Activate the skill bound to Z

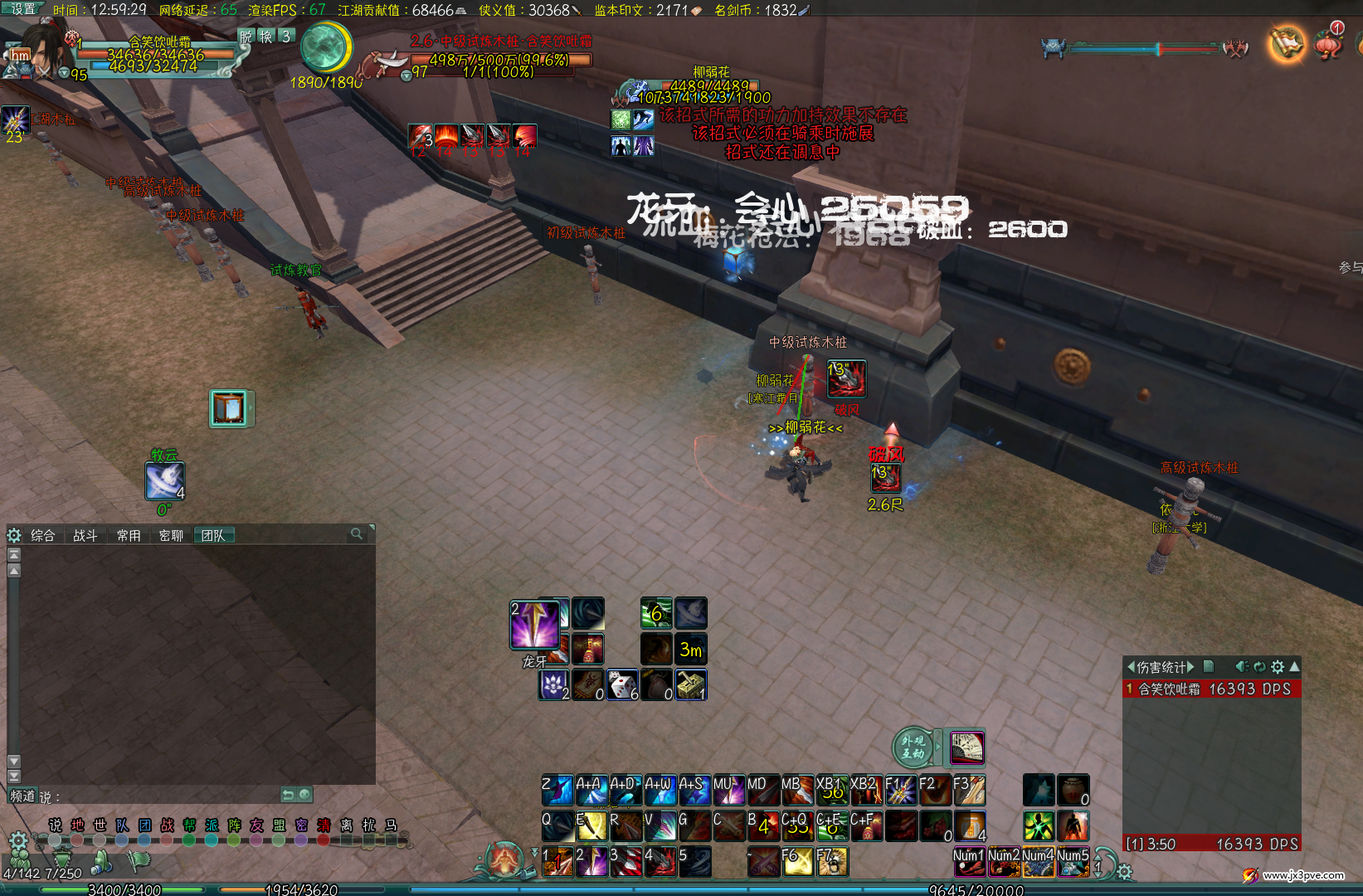coord(557,790)
